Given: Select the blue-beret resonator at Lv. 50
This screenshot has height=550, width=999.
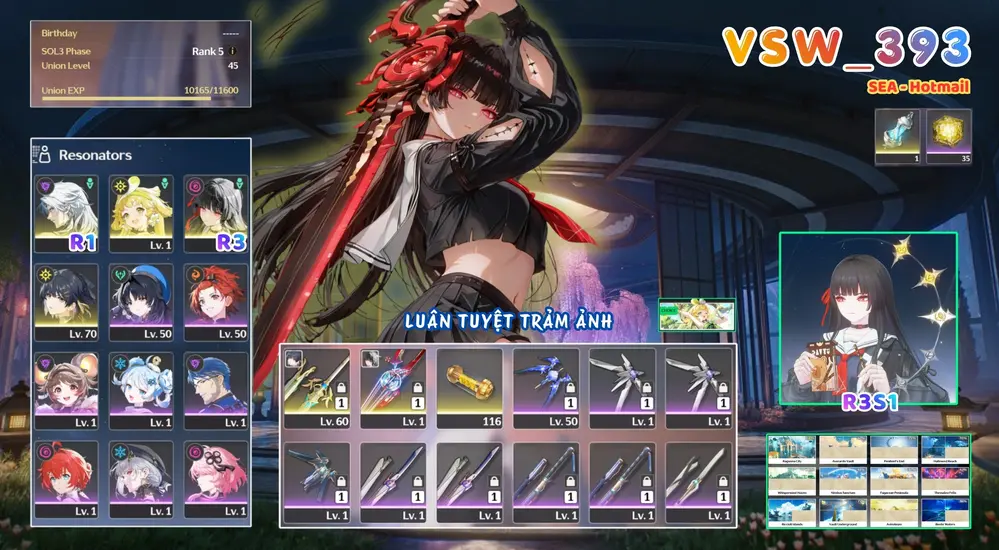Looking at the screenshot, I should tap(140, 301).
